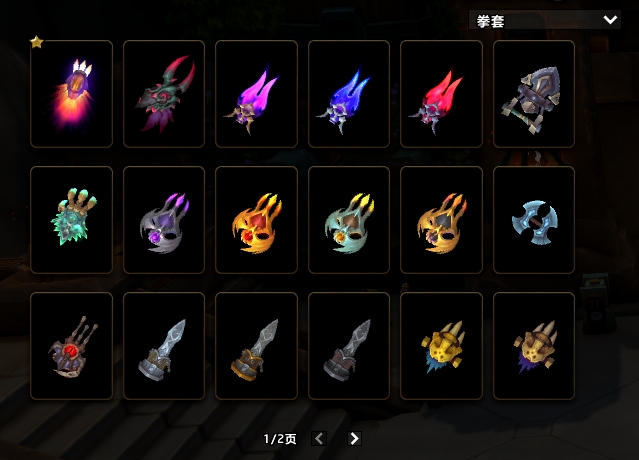Image resolution: width=639 pixels, height=460 pixels.
Task: Choose the gold-trimmed blade gauntlet
Action: coord(256,346)
